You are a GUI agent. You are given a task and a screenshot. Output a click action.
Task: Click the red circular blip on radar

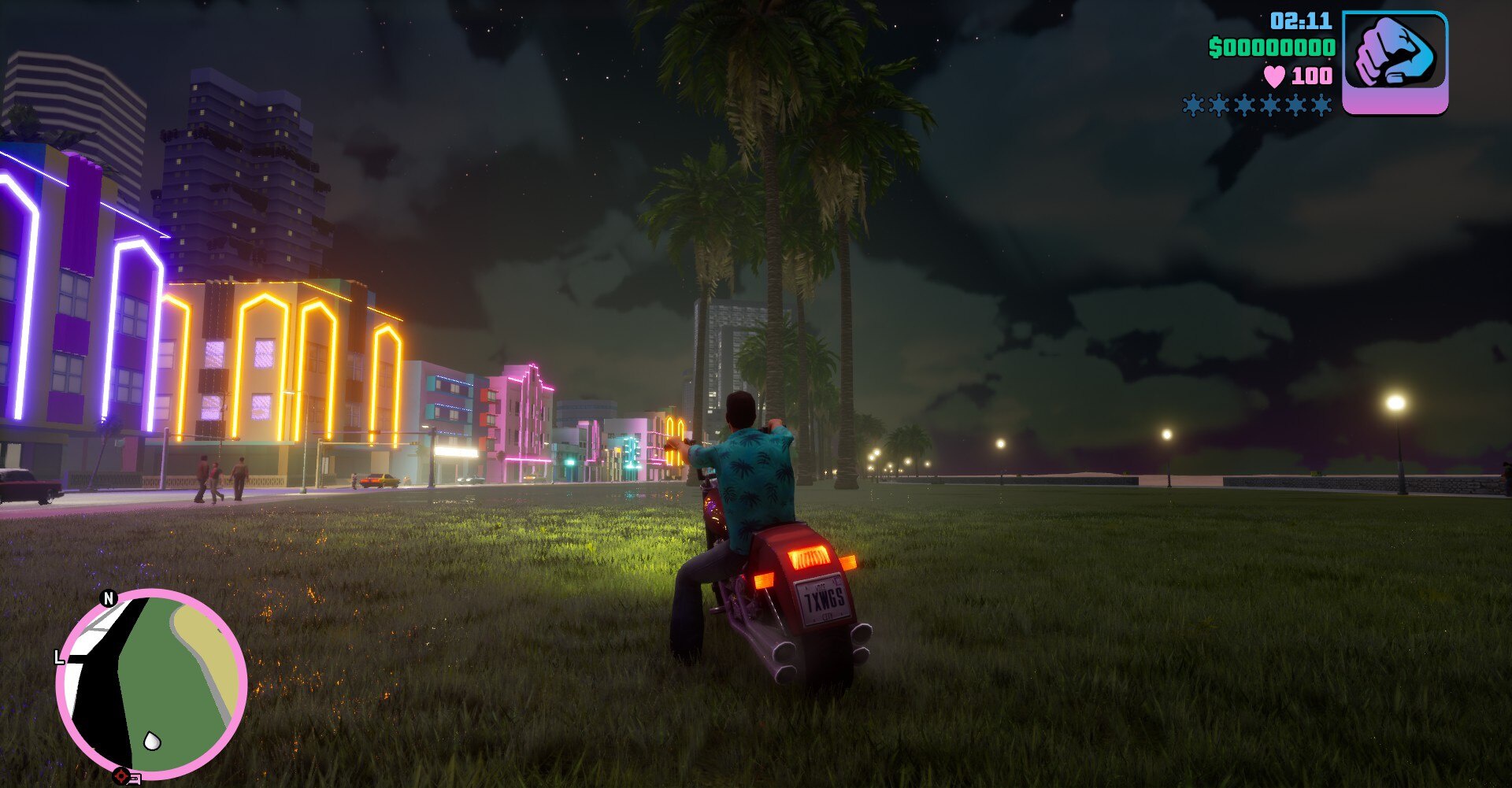coord(120,776)
